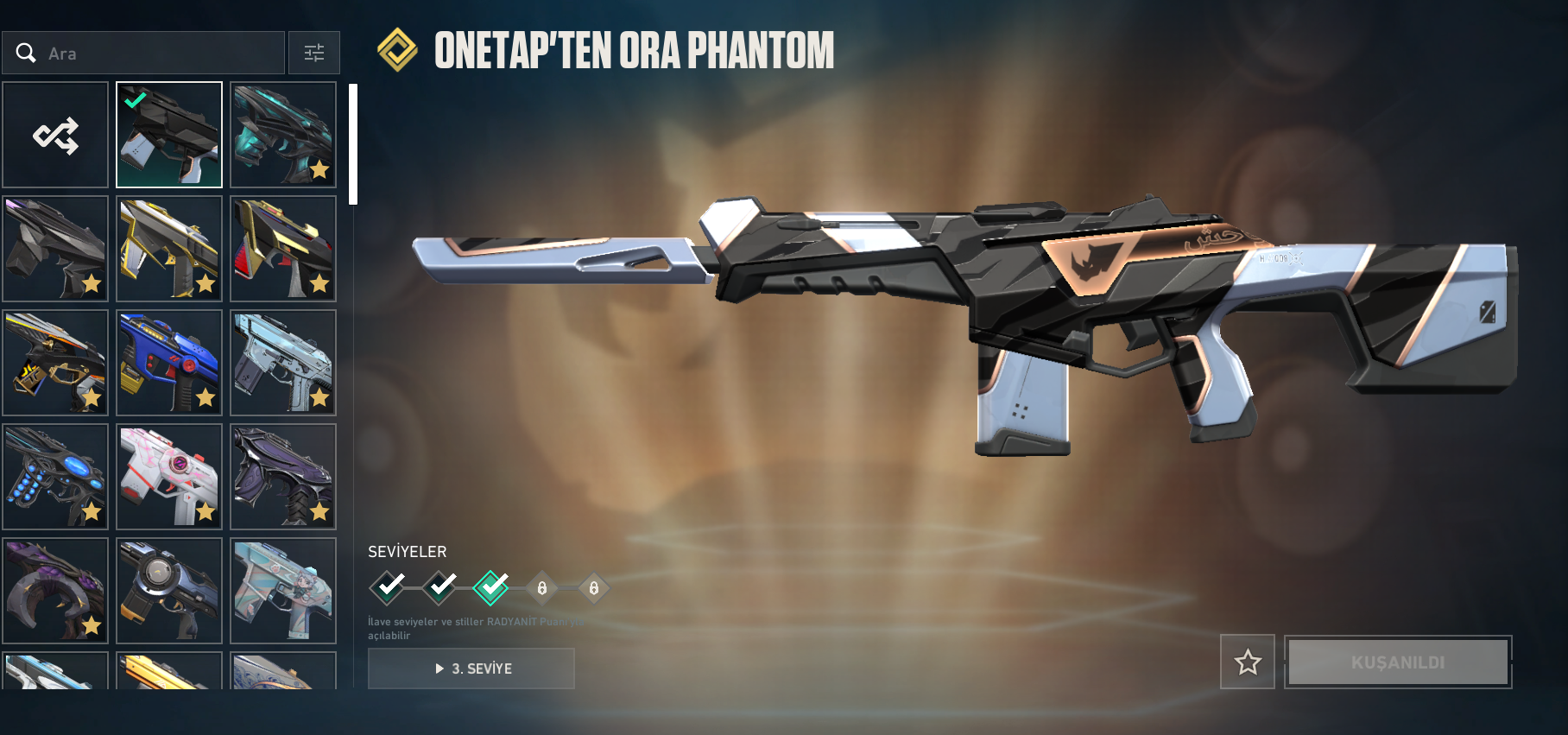The height and width of the screenshot is (735, 1568).
Task: Click the KUŞANILDI equip button
Action: 1398,662
